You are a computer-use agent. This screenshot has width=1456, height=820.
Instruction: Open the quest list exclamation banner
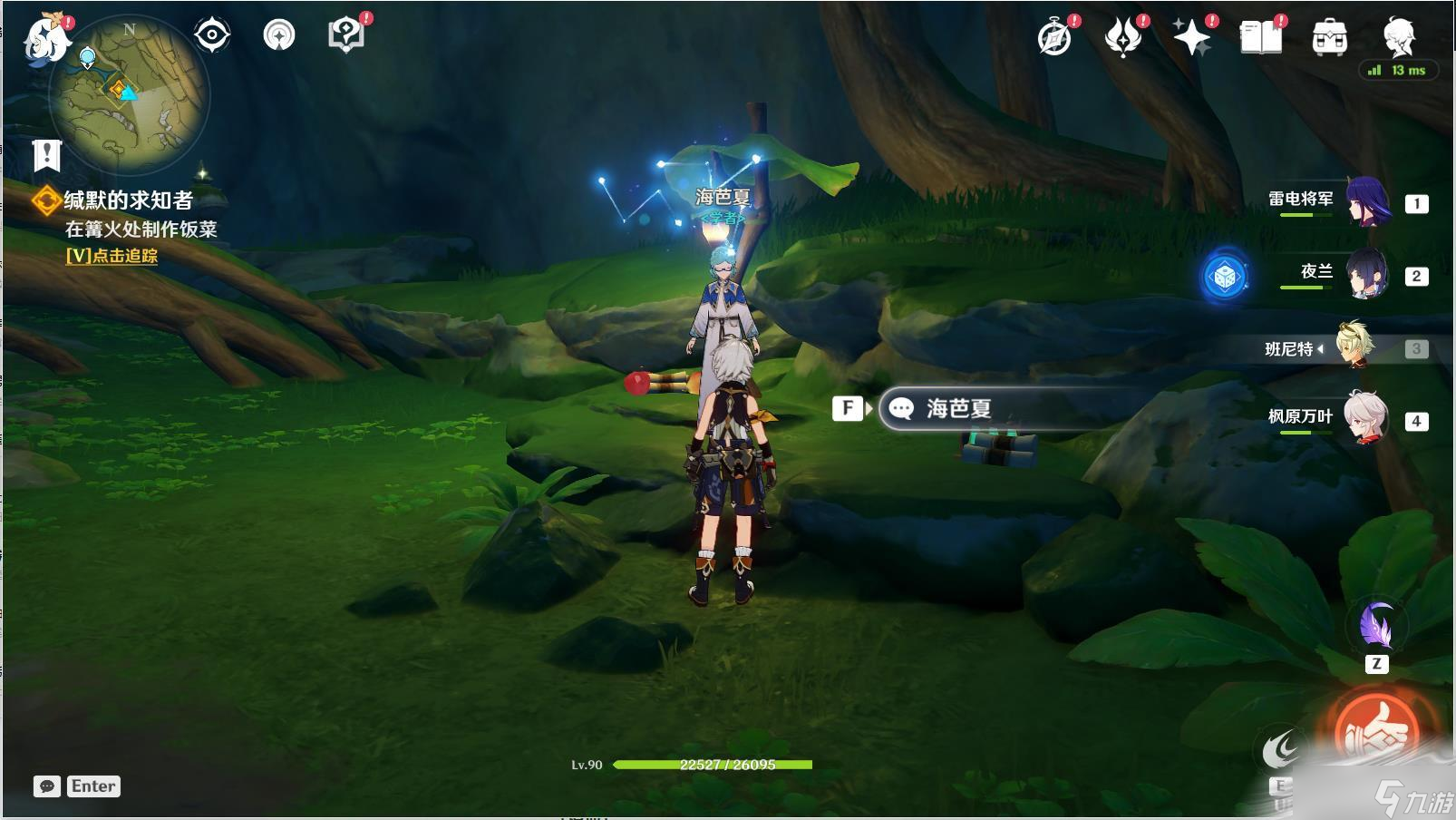[46, 156]
